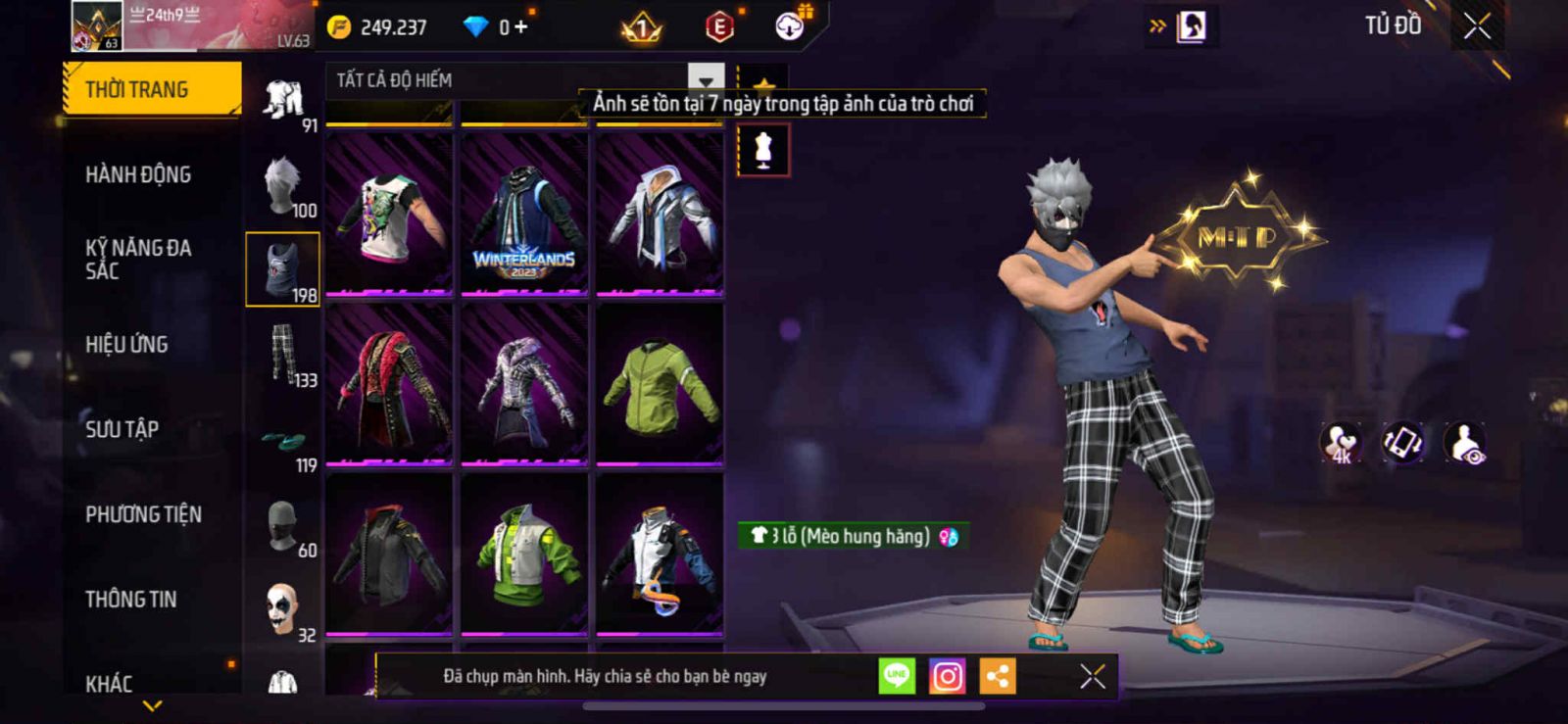Viewport: 1568px width, 724px height.
Task: Open the SƯU TẬP tab
Action: 122,429
